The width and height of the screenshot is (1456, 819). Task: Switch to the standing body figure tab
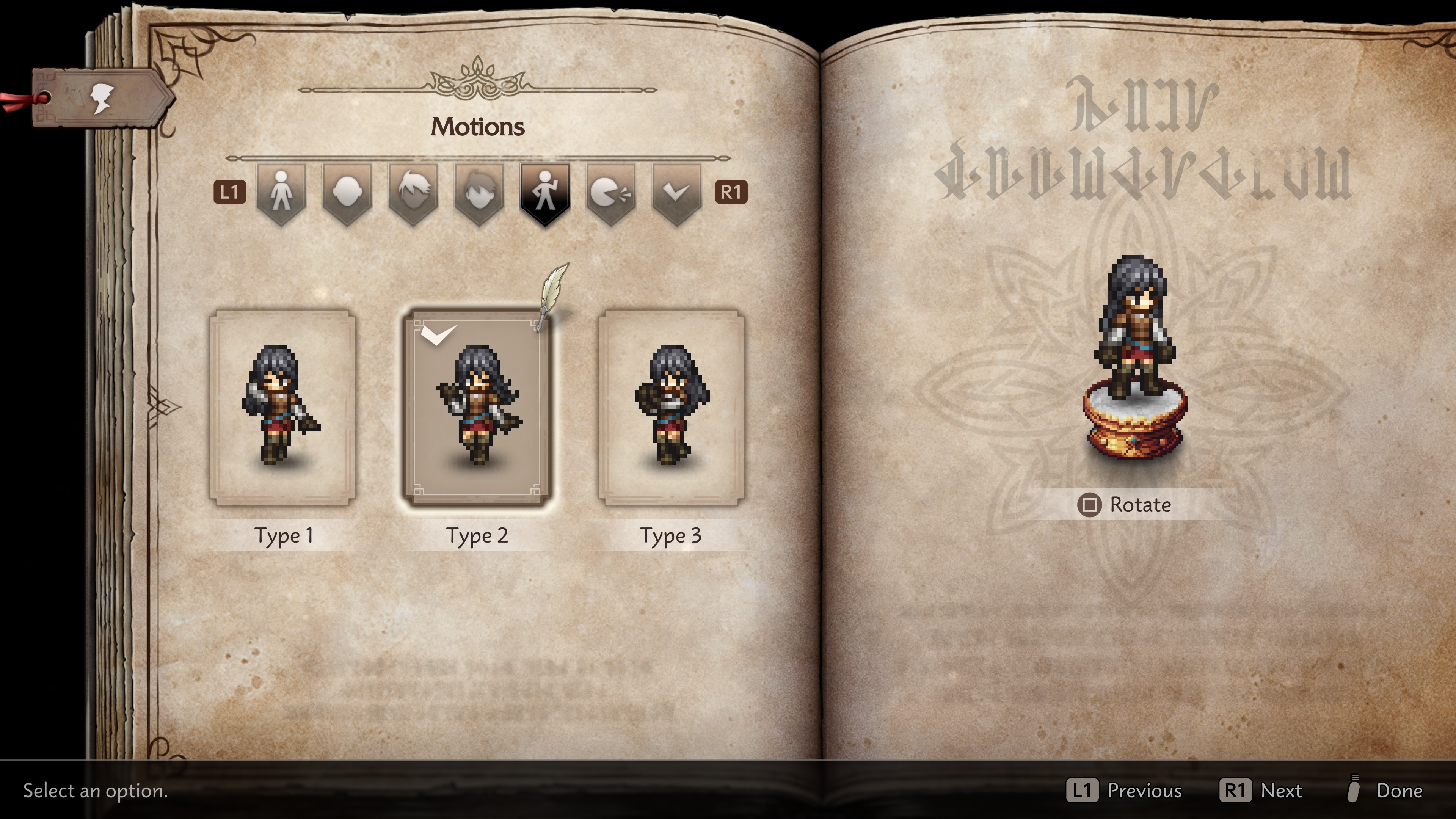(x=281, y=192)
